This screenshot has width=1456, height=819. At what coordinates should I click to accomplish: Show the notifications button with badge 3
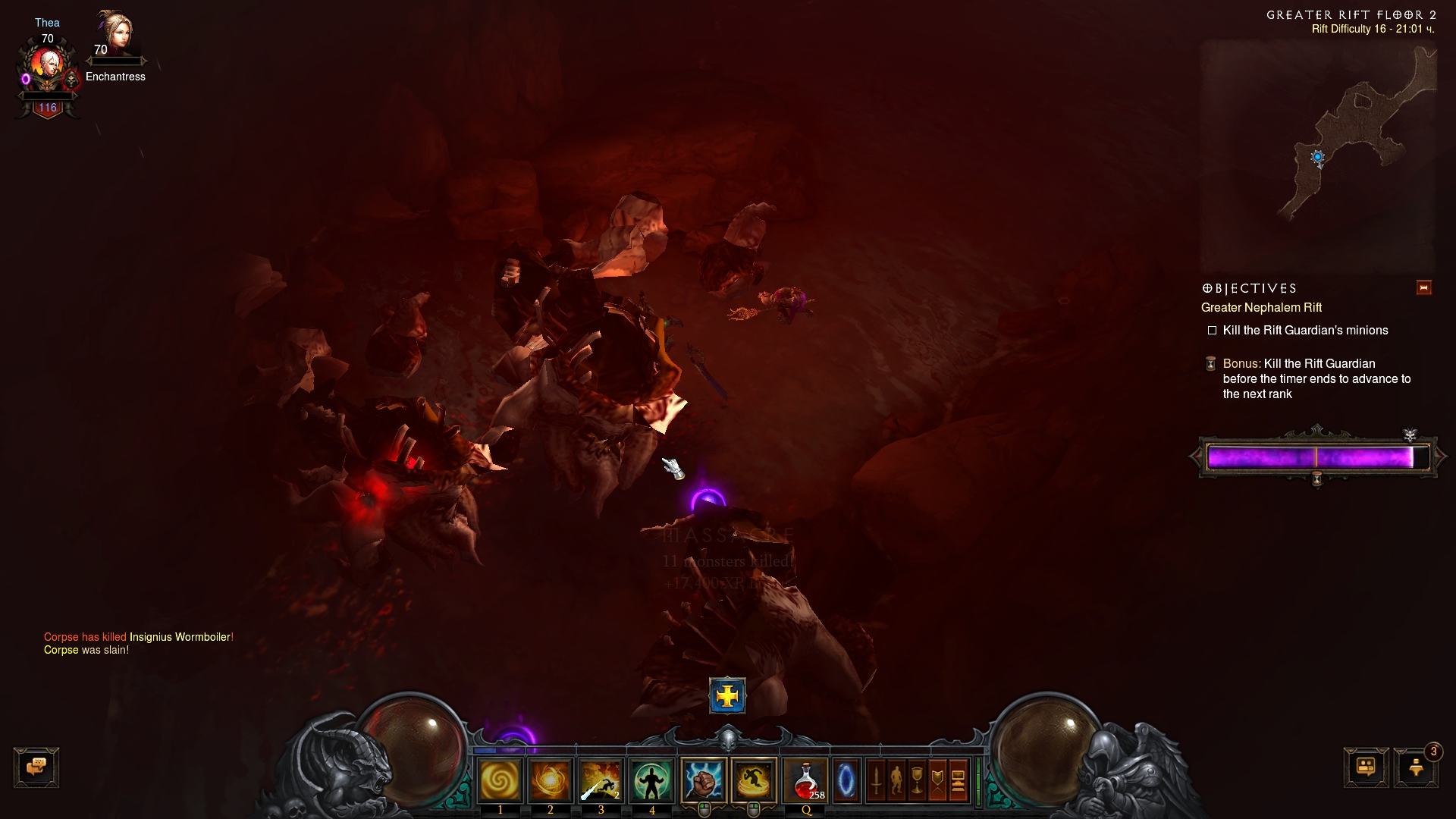1416,767
